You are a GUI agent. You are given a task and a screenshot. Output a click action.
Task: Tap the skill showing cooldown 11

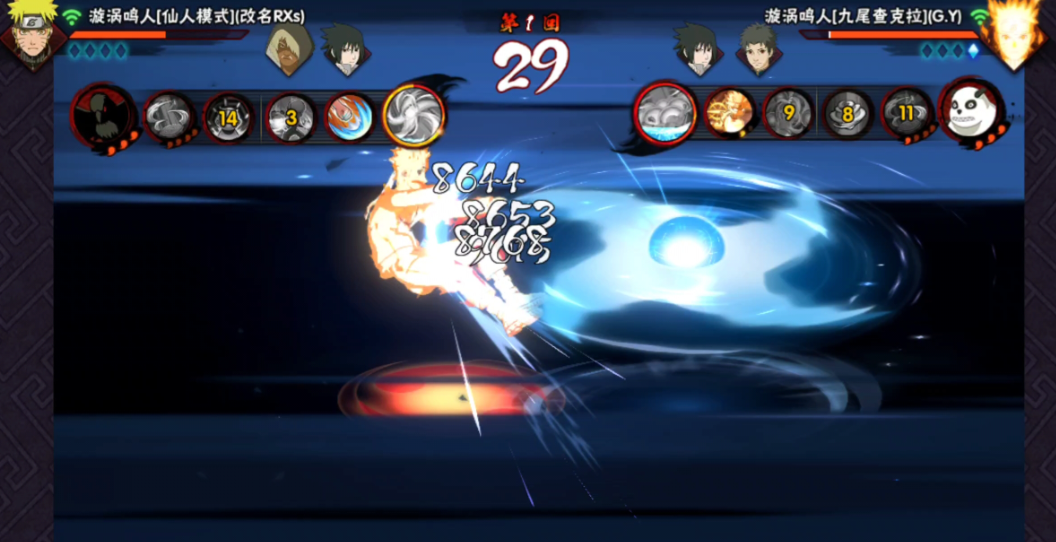pos(906,114)
